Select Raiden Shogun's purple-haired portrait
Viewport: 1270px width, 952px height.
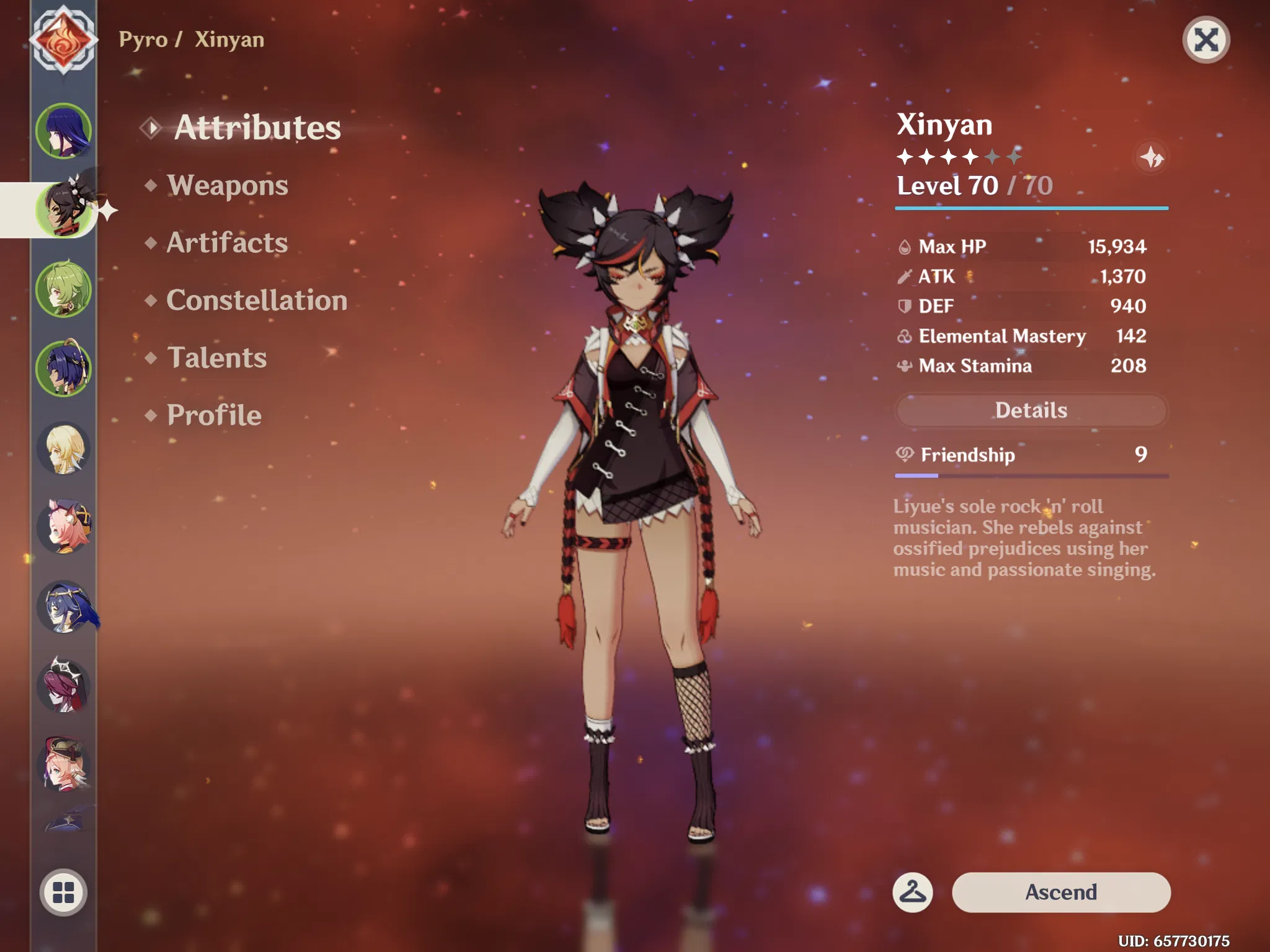[63, 131]
